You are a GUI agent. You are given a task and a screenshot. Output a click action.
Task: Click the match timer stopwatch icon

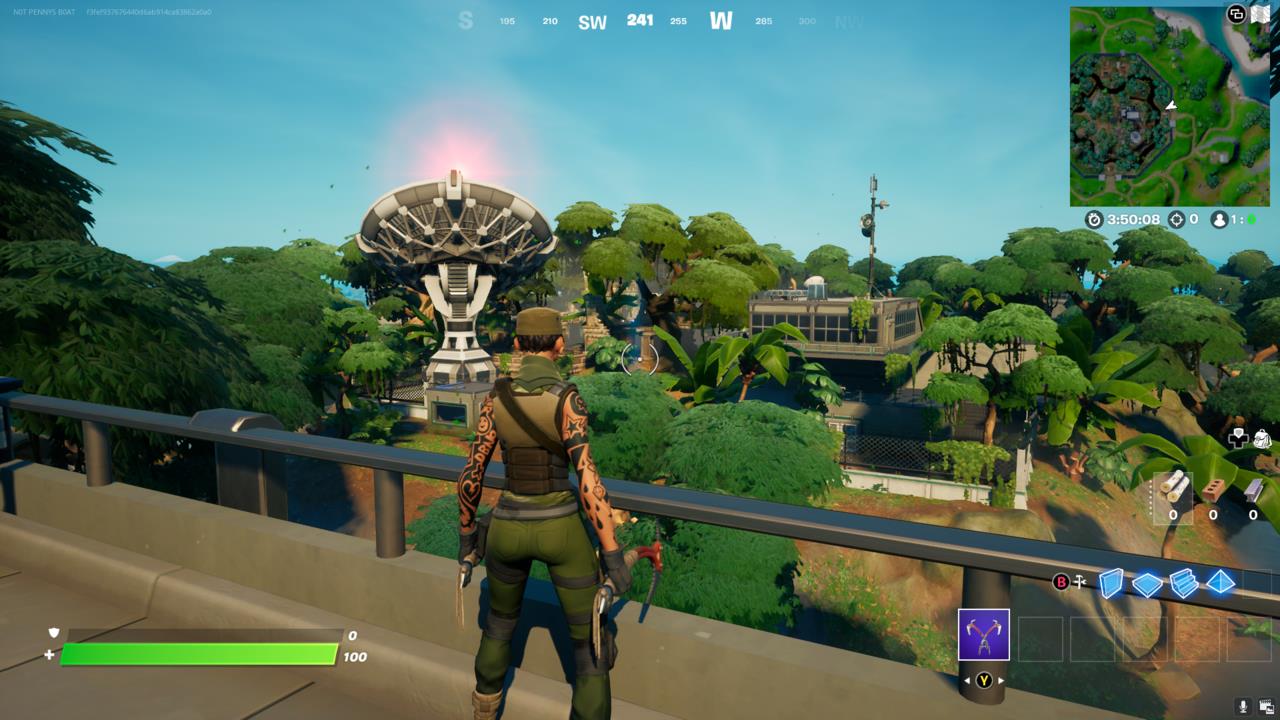pyautogui.click(x=1094, y=220)
